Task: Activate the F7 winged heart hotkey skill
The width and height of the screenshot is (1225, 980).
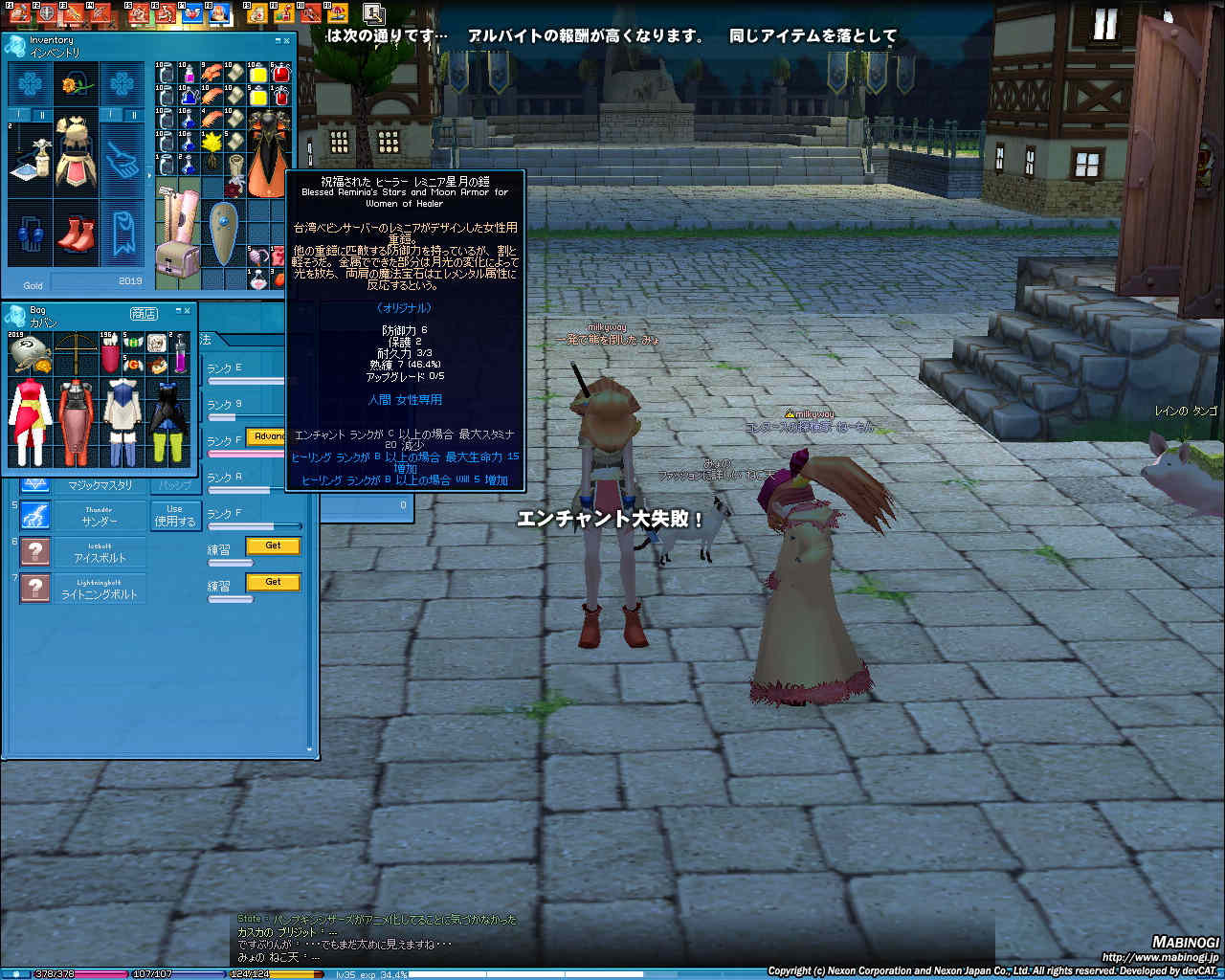Action: (191, 13)
